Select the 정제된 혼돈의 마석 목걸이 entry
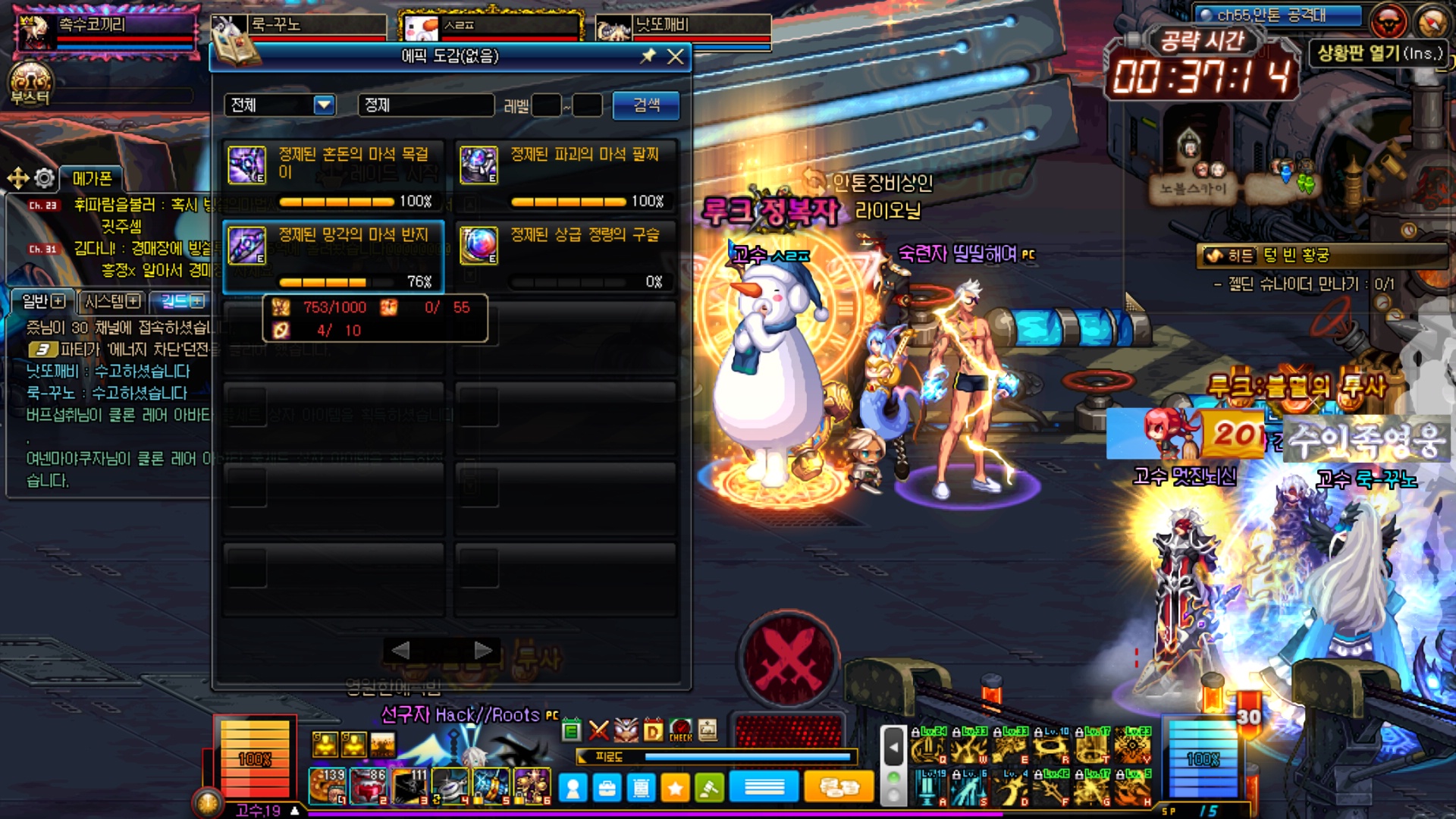This screenshot has width=1456, height=819. (334, 176)
